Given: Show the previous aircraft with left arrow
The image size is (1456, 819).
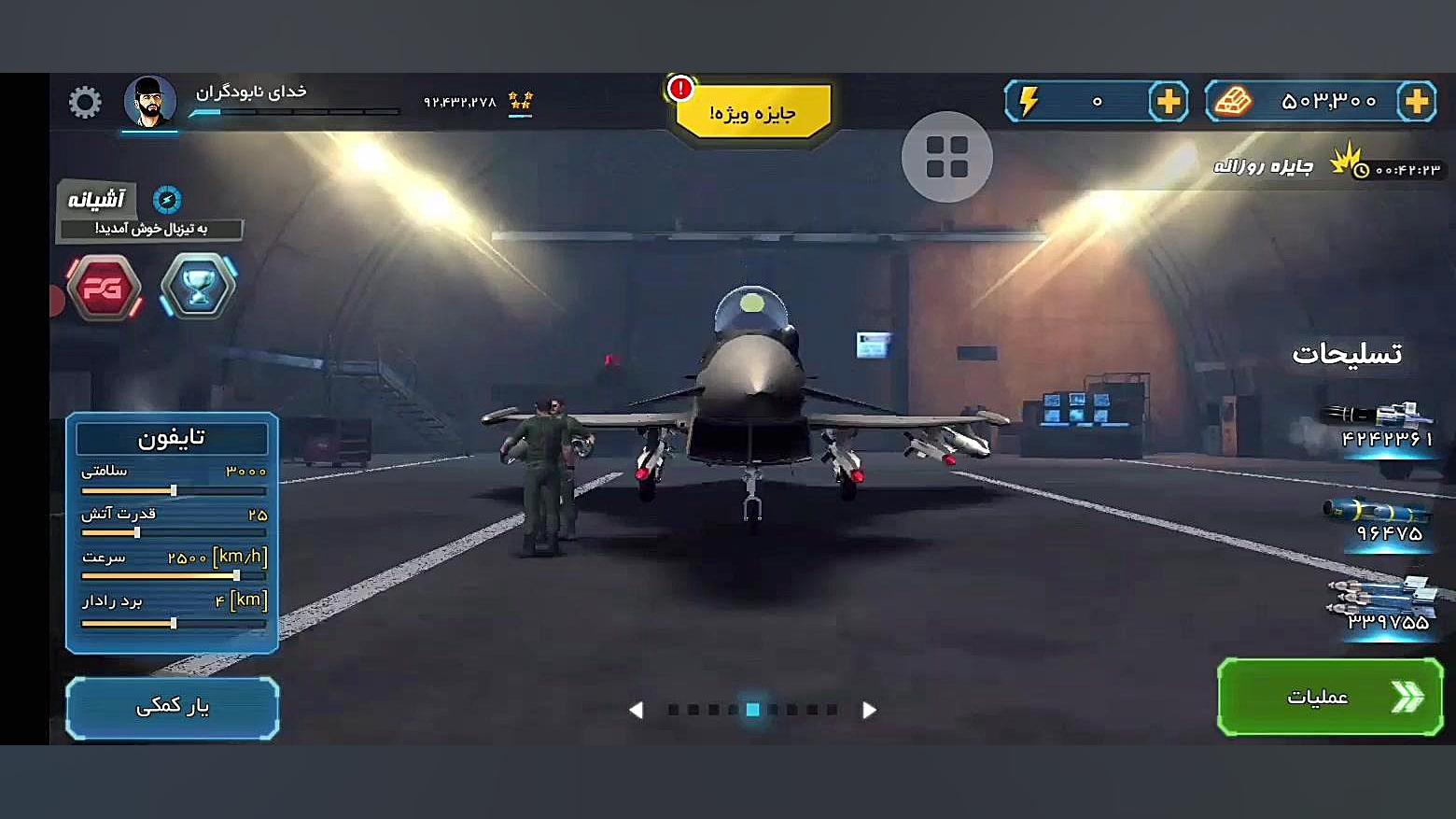Looking at the screenshot, I should coord(636,710).
